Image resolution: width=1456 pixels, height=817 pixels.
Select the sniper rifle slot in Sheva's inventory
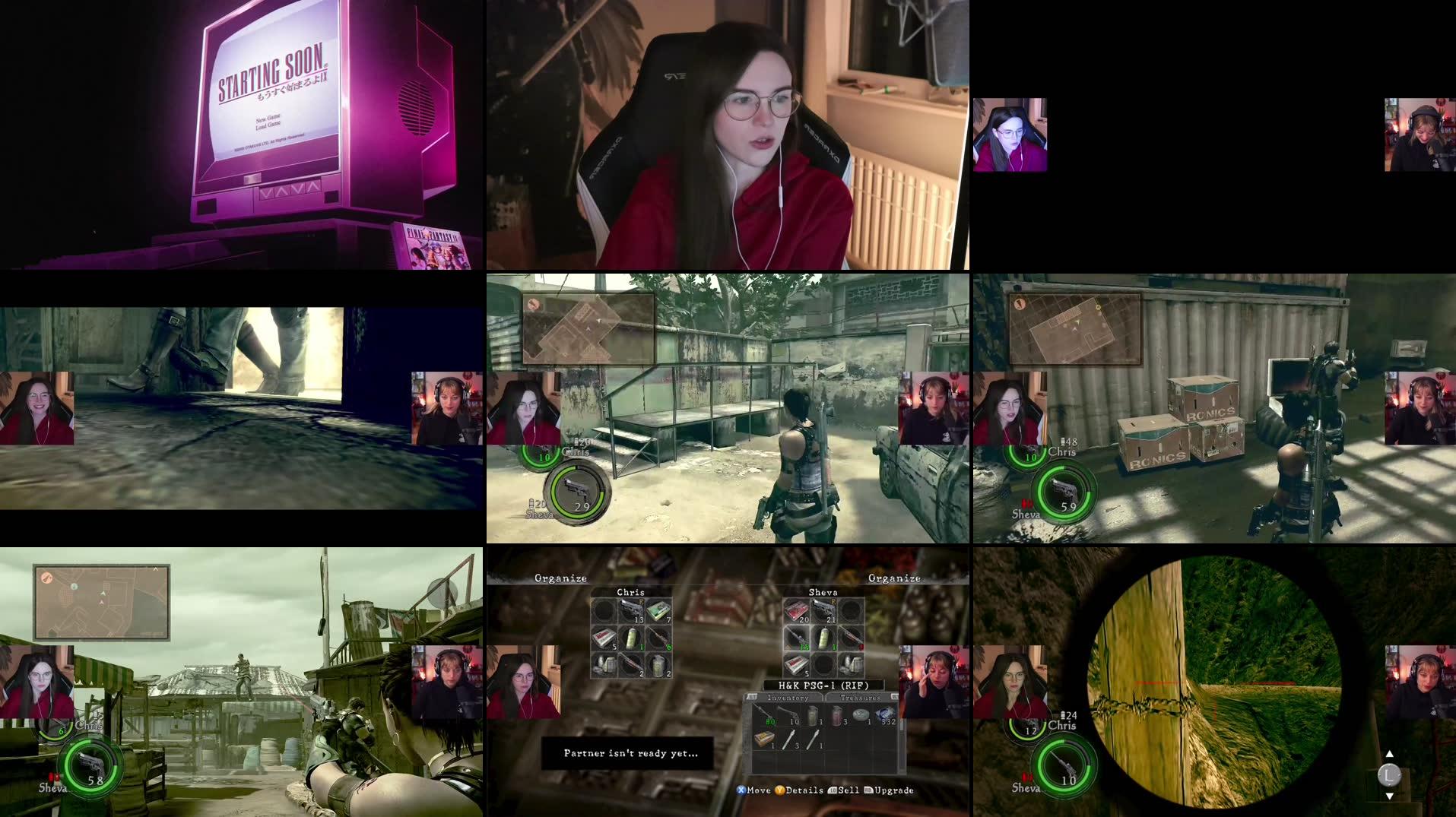point(798,638)
